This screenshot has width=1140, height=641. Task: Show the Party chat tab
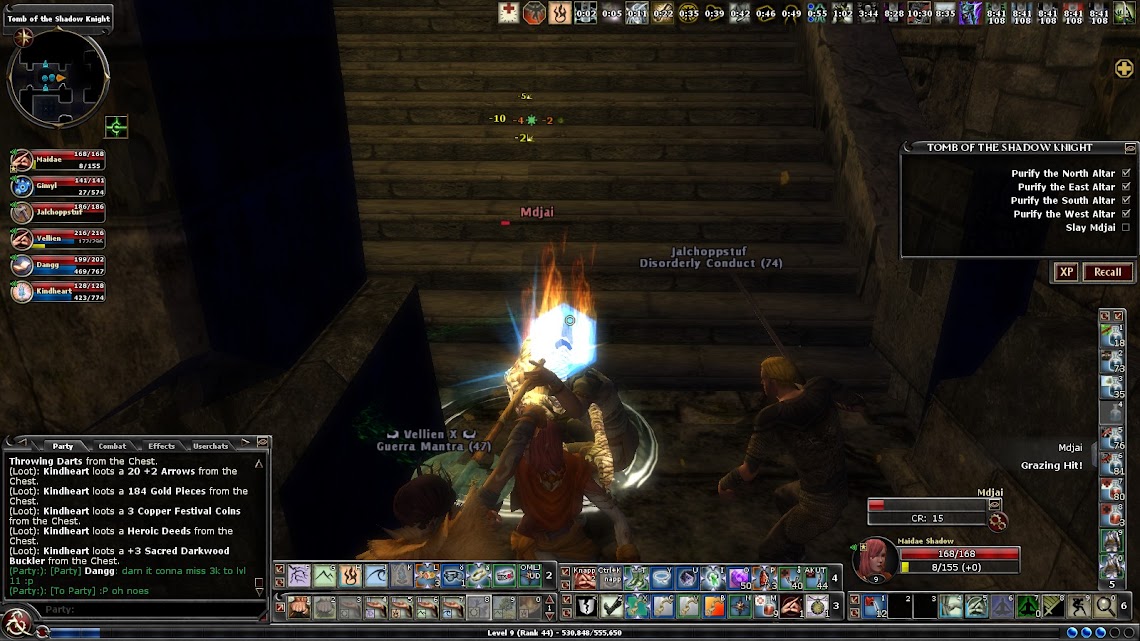click(63, 446)
